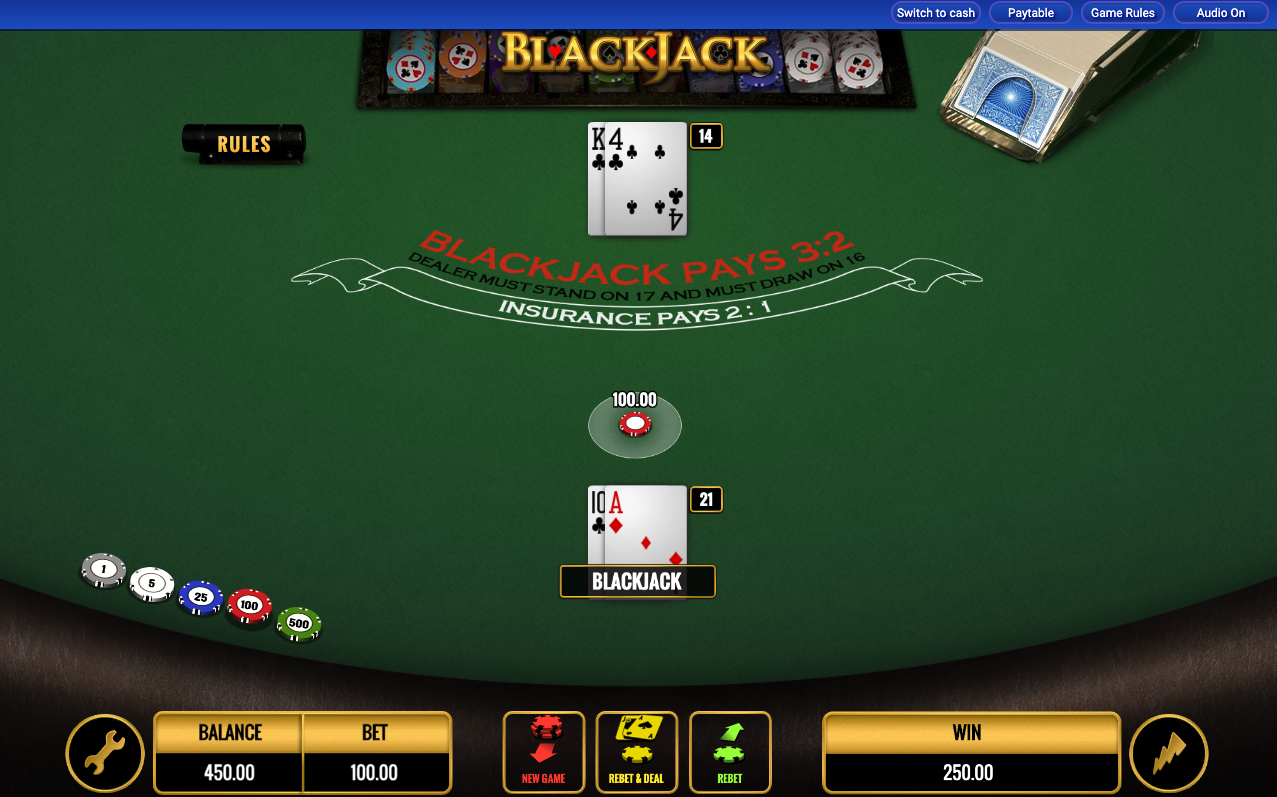
Task: Click the betting circle with 100.00 chip
Action: [x=635, y=425]
